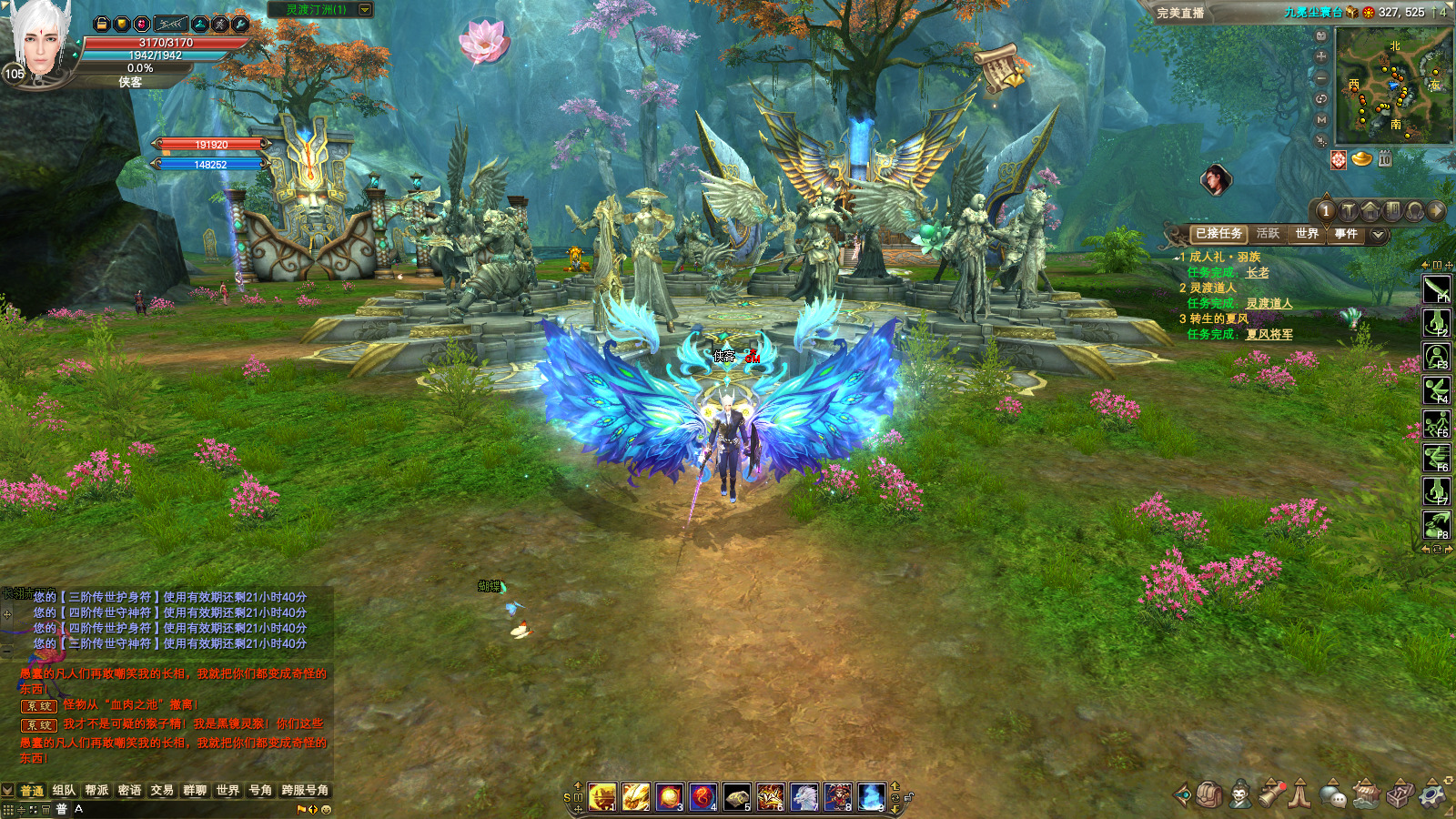Viewport: 1456px width, 819px height.
Task: Open the minimap area view
Action: (1393, 85)
